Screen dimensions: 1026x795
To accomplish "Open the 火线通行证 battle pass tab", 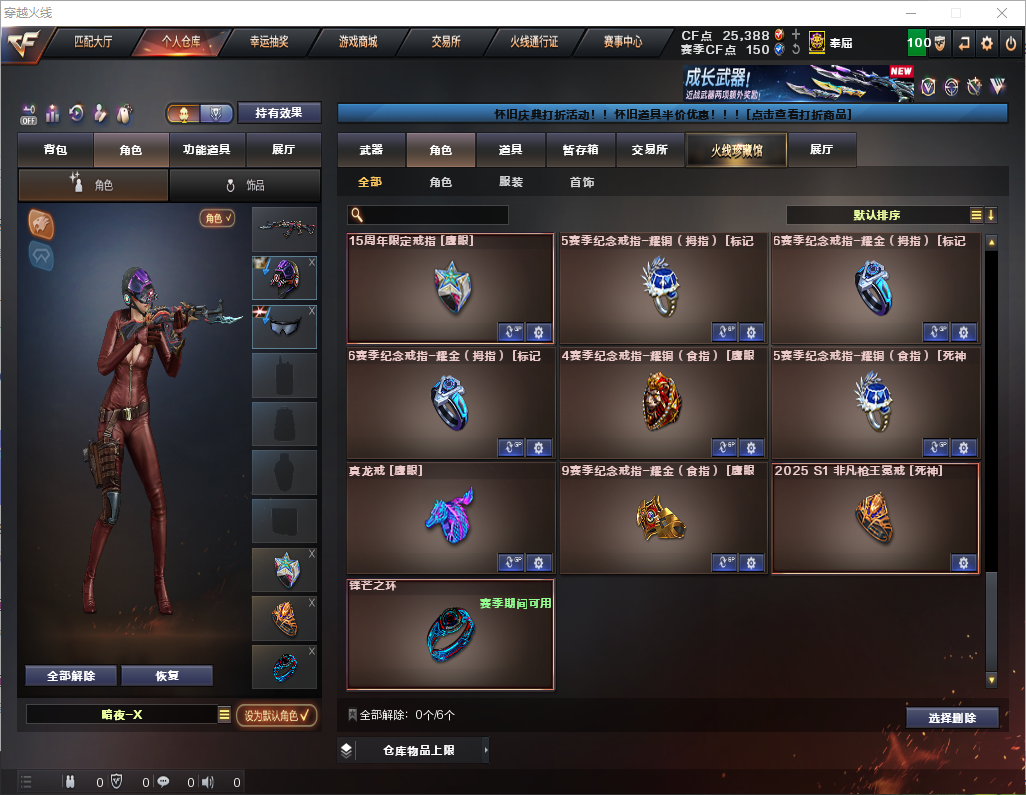I will point(534,42).
